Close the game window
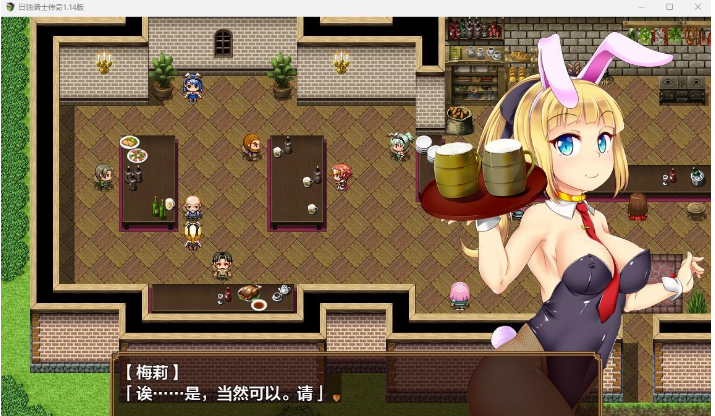The height and width of the screenshot is (416, 715). point(699,7)
